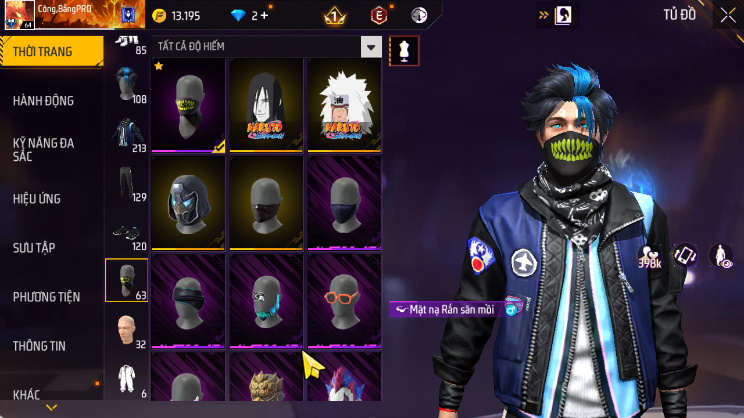Click the 398k likes icon
Viewport: 744px width, 418px height.
[x=649, y=257]
